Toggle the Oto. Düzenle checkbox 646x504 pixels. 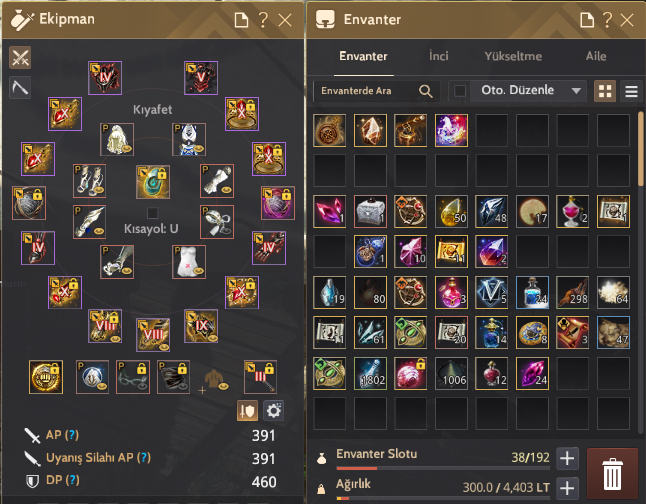[x=459, y=91]
